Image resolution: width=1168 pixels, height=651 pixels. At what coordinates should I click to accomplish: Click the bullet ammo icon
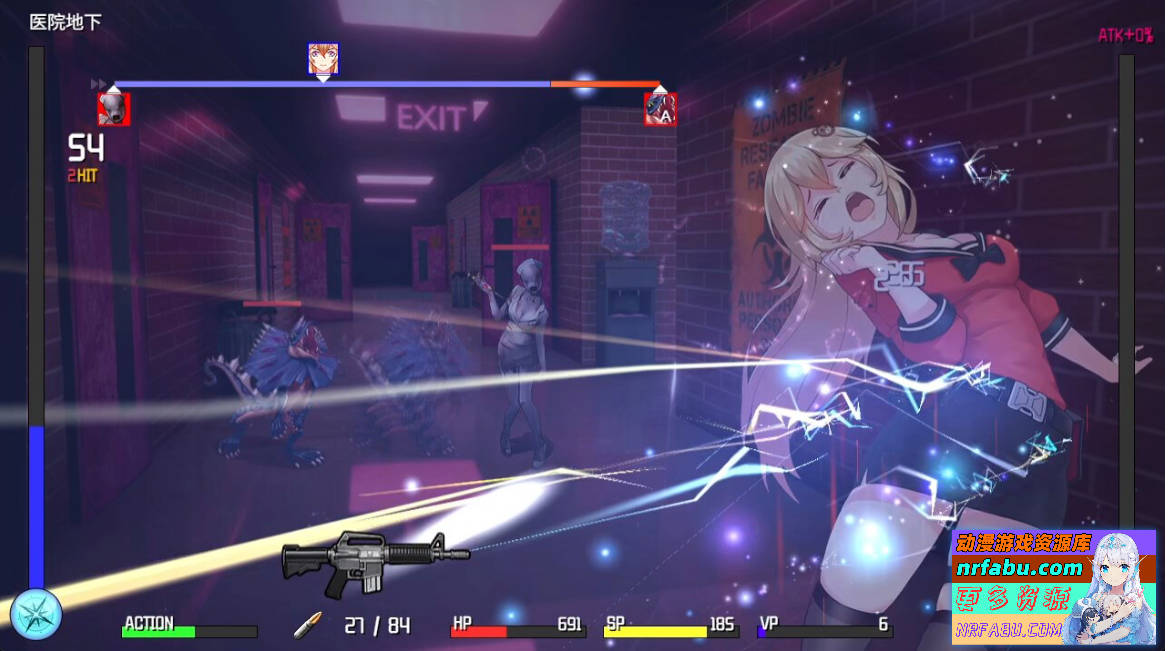[307, 625]
